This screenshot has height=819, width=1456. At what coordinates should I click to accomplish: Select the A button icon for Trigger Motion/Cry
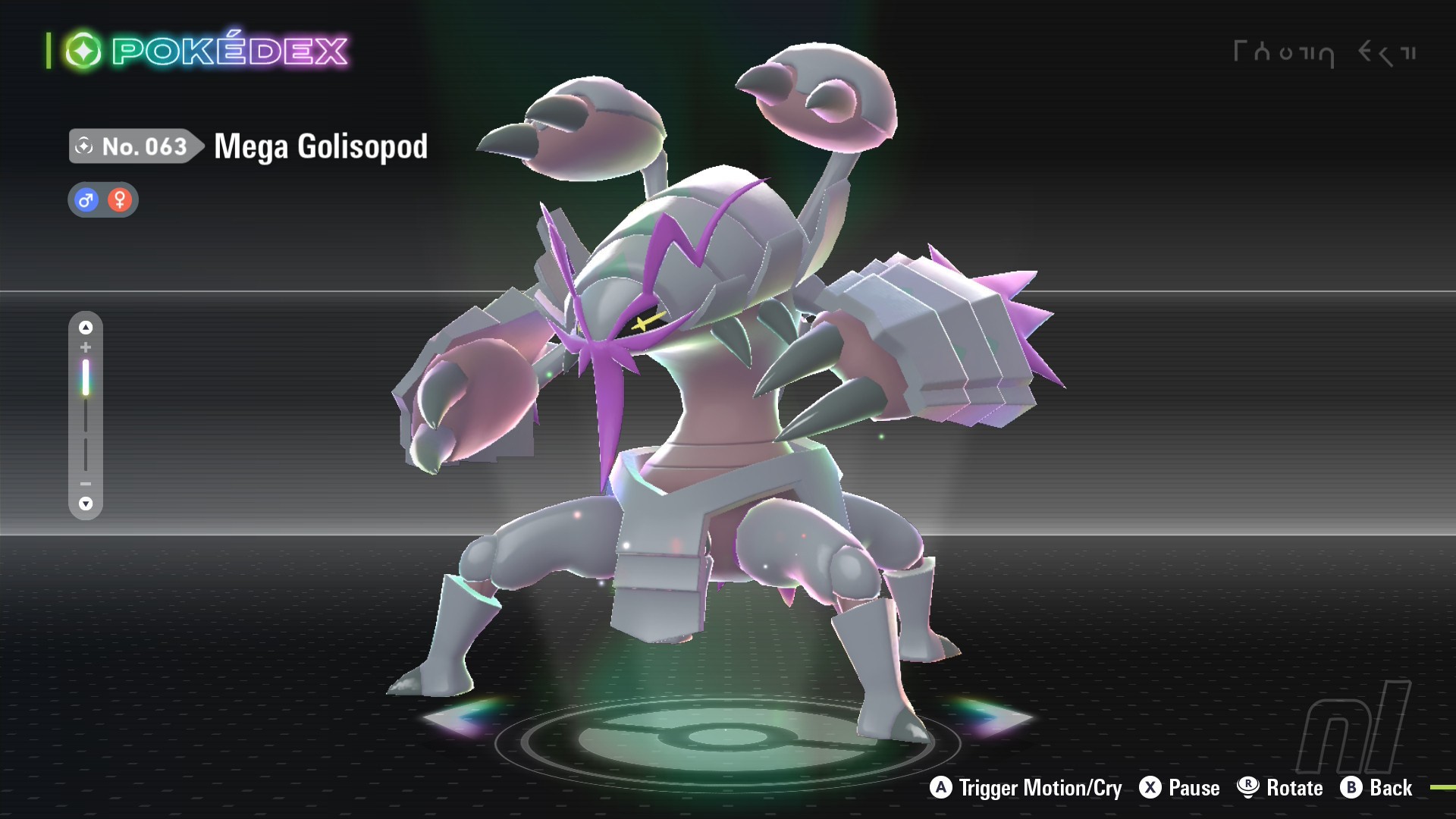(x=940, y=788)
